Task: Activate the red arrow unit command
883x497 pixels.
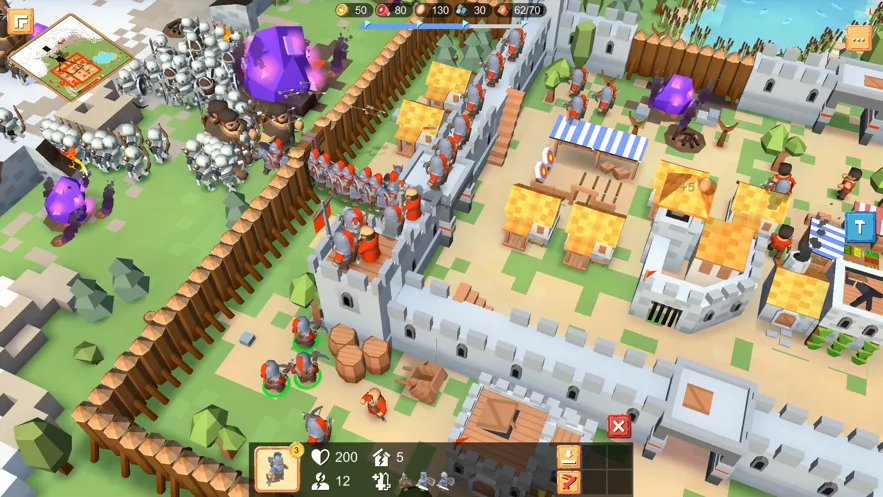Action: (568, 481)
